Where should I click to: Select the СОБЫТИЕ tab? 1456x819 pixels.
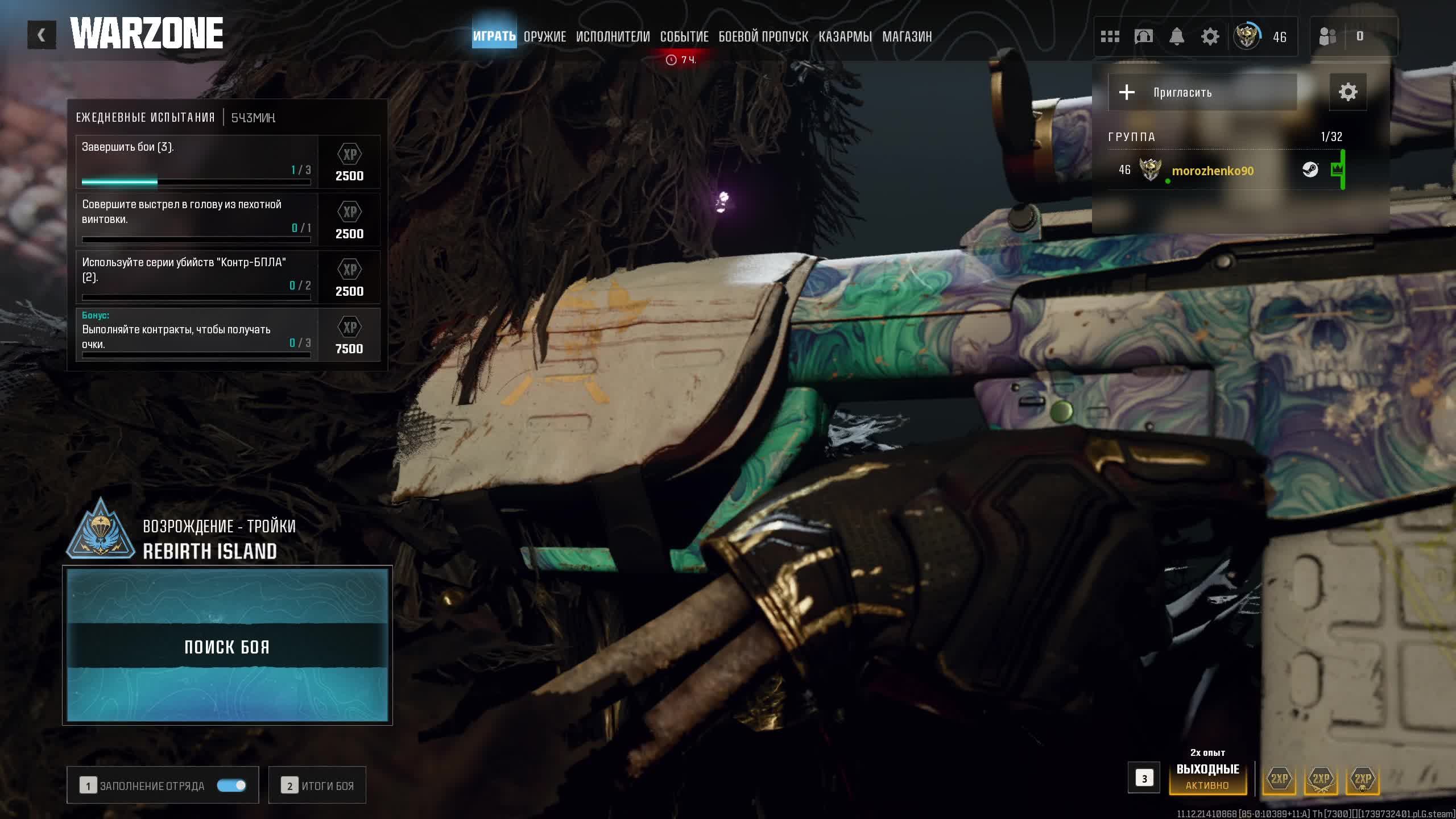[684, 37]
